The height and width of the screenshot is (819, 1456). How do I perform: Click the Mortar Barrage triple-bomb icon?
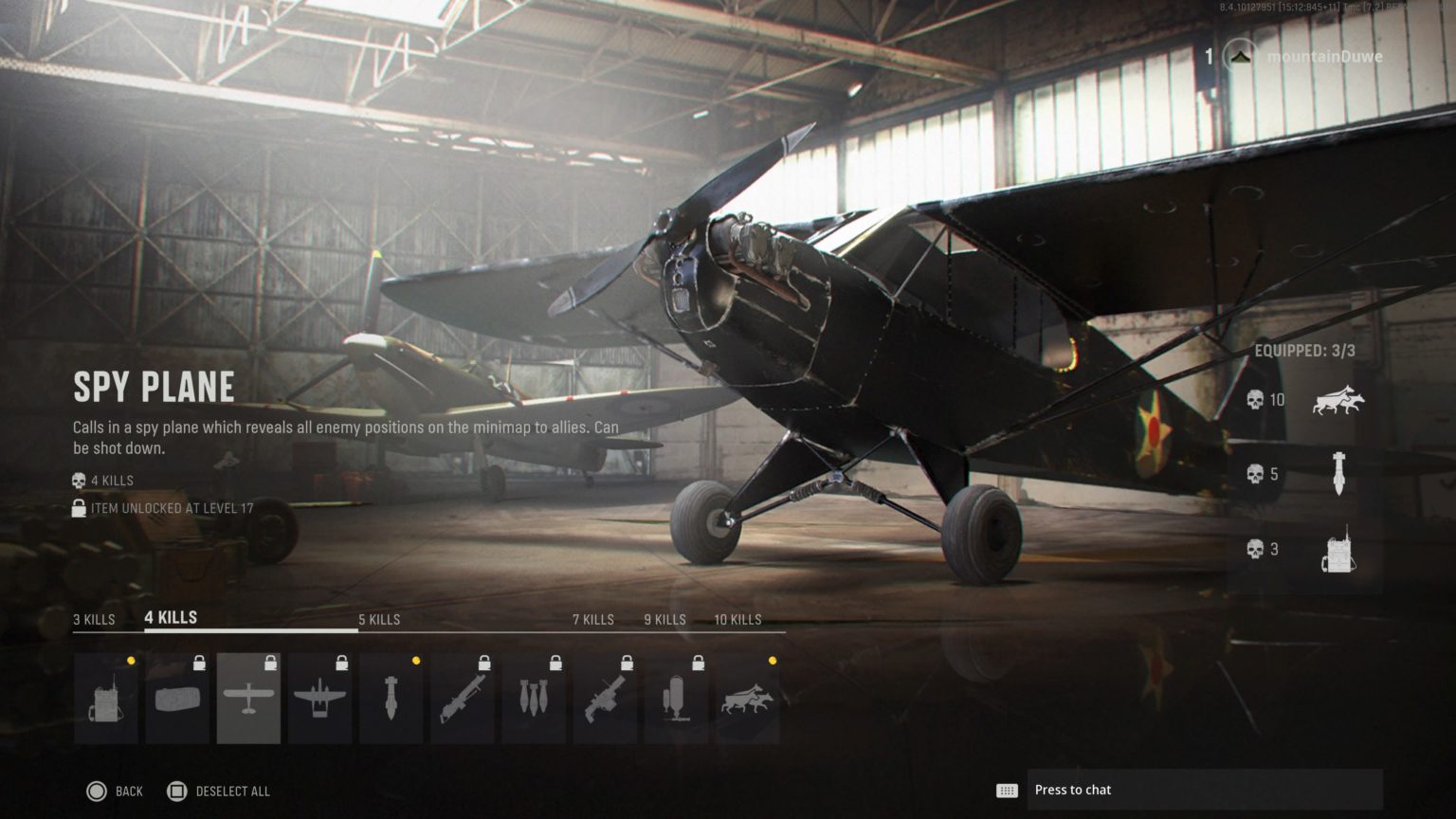tap(536, 697)
